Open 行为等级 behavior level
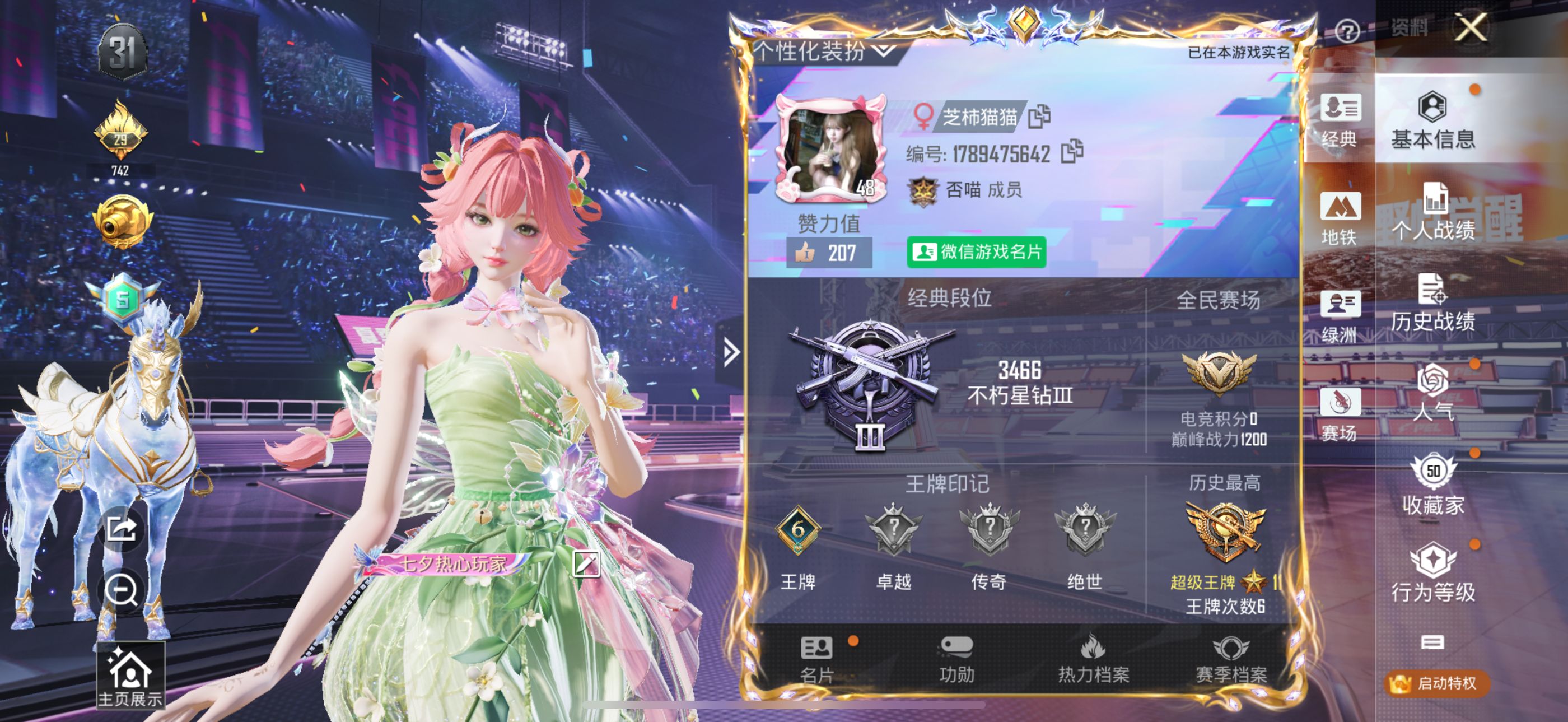 tap(1432, 572)
